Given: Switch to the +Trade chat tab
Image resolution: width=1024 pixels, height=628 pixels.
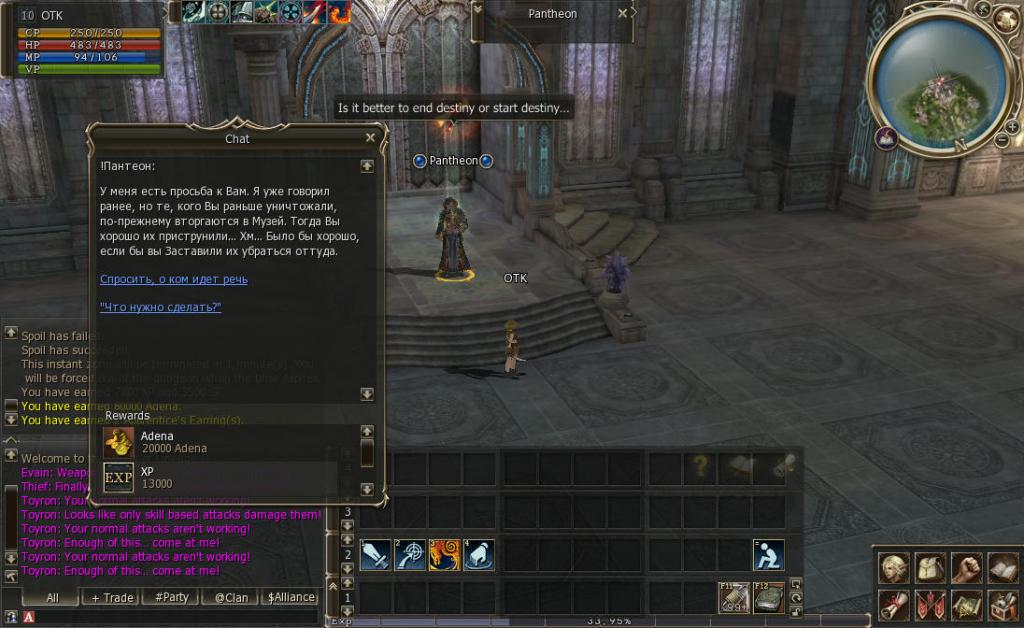Looking at the screenshot, I should (111, 597).
